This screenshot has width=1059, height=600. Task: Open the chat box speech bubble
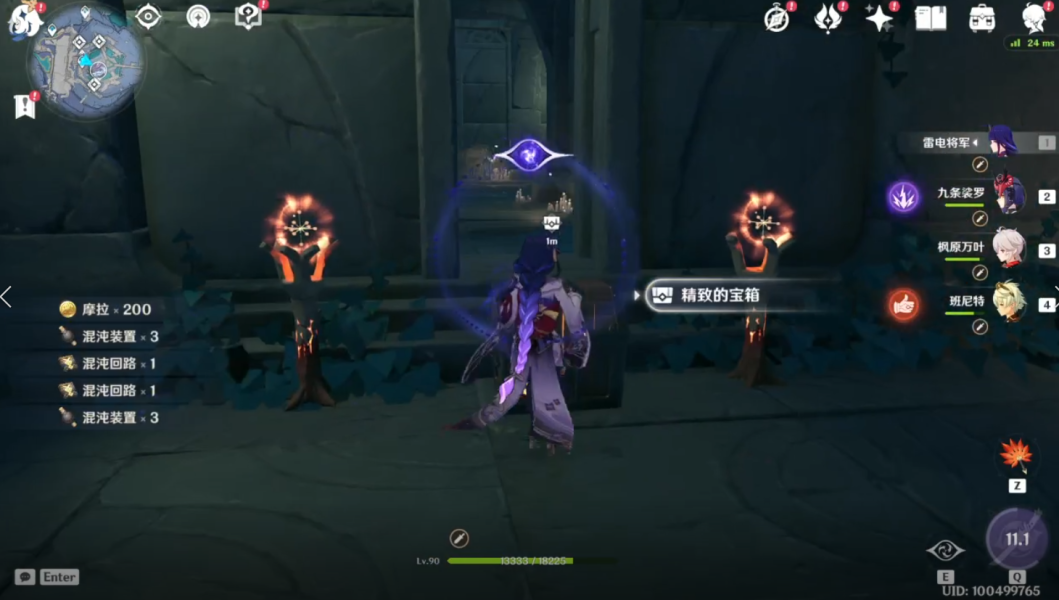25,577
